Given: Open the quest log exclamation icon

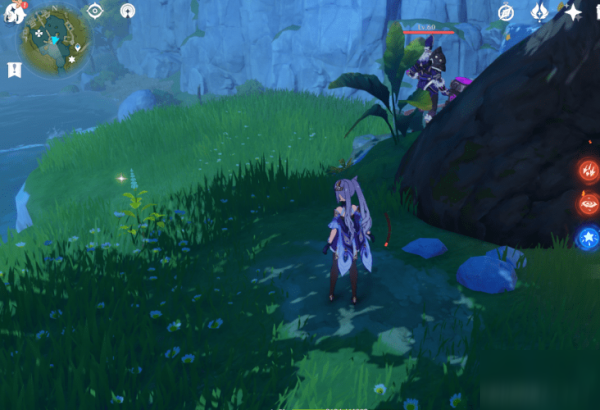Looking at the screenshot, I should click(14, 70).
